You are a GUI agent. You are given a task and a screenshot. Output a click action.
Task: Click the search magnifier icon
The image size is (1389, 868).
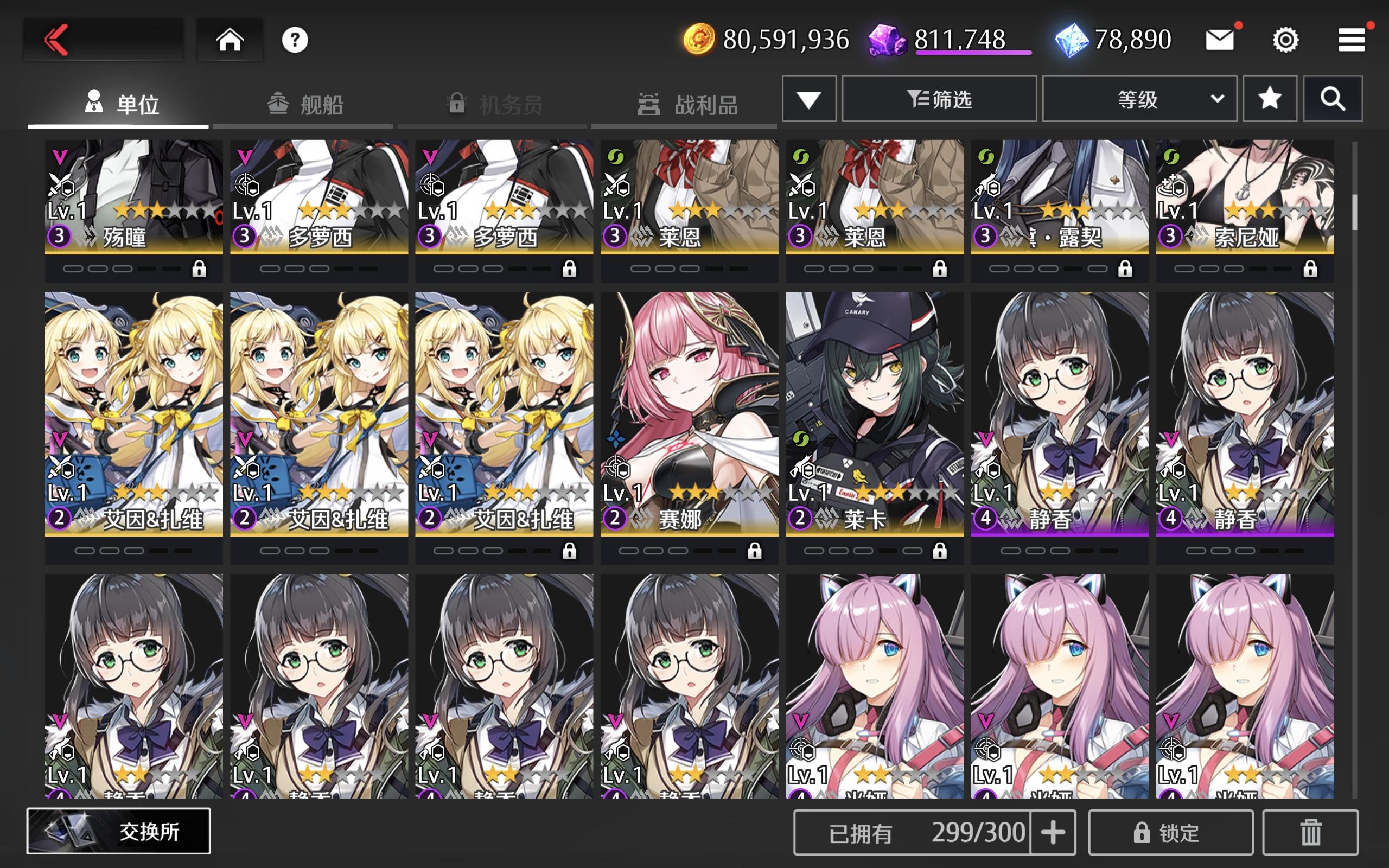tap(1334, 98)
